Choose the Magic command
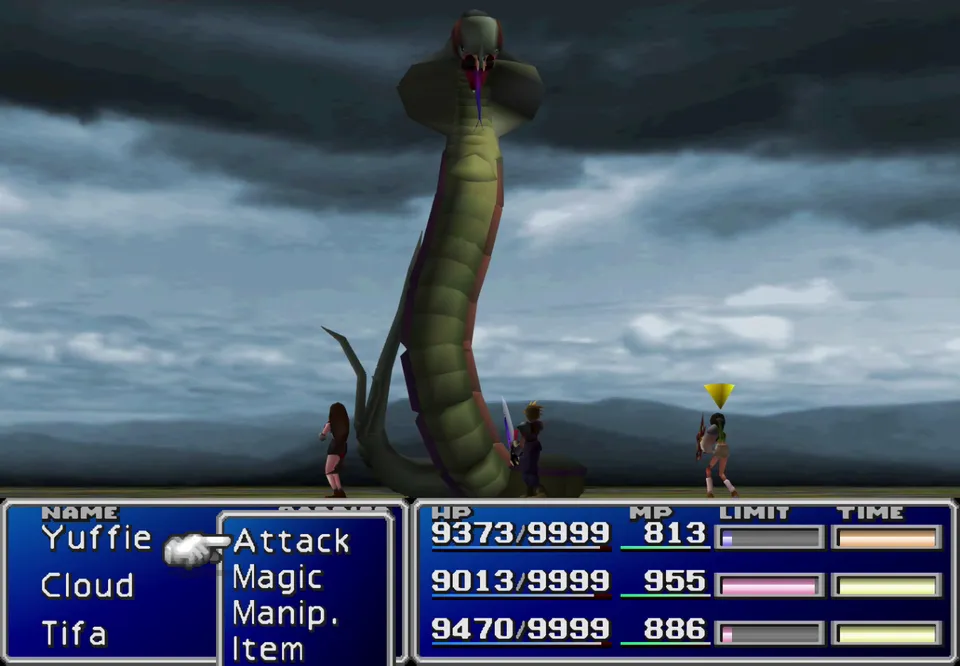The image size is (960, 666). coord(277,578)
